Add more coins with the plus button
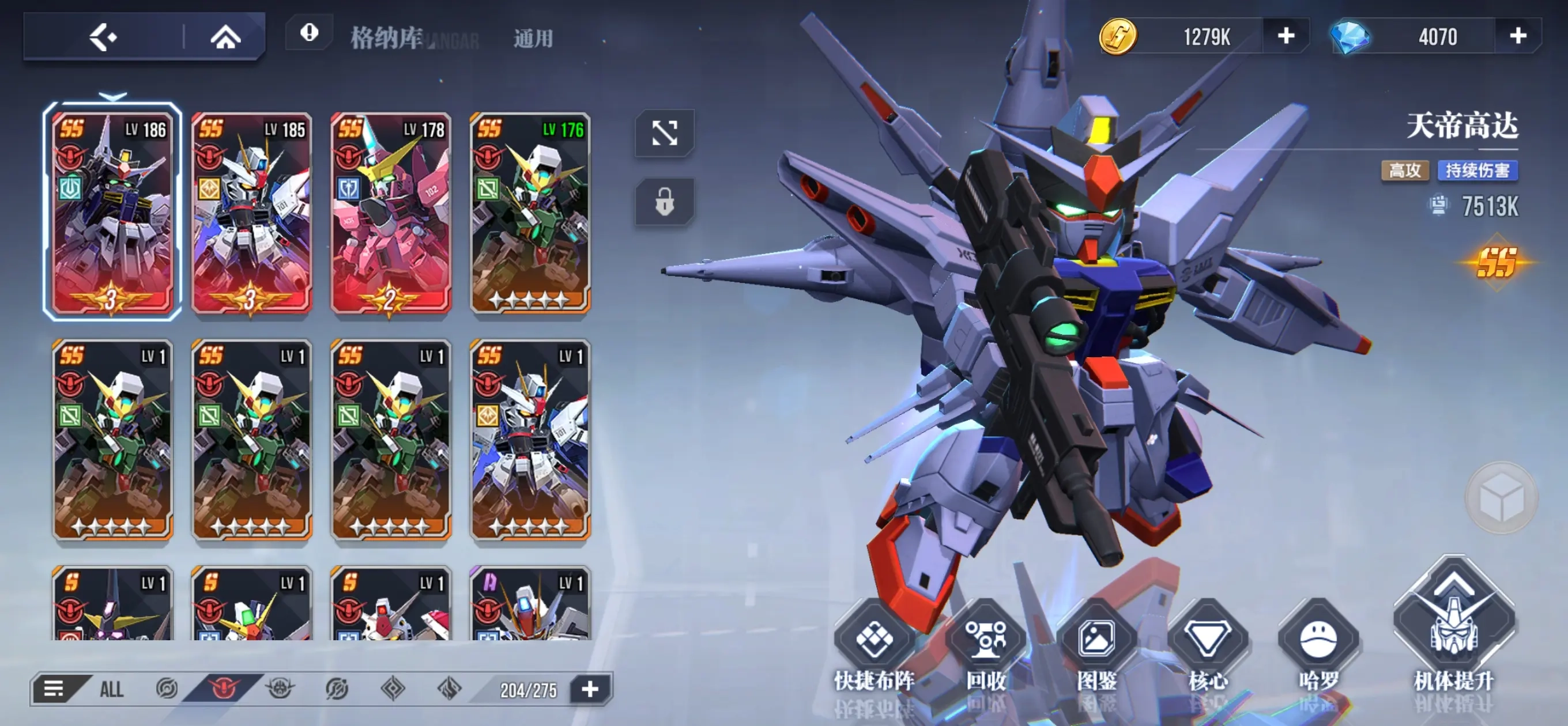The height and width of the screenshot is (726, 1568). click(1286, 36)
